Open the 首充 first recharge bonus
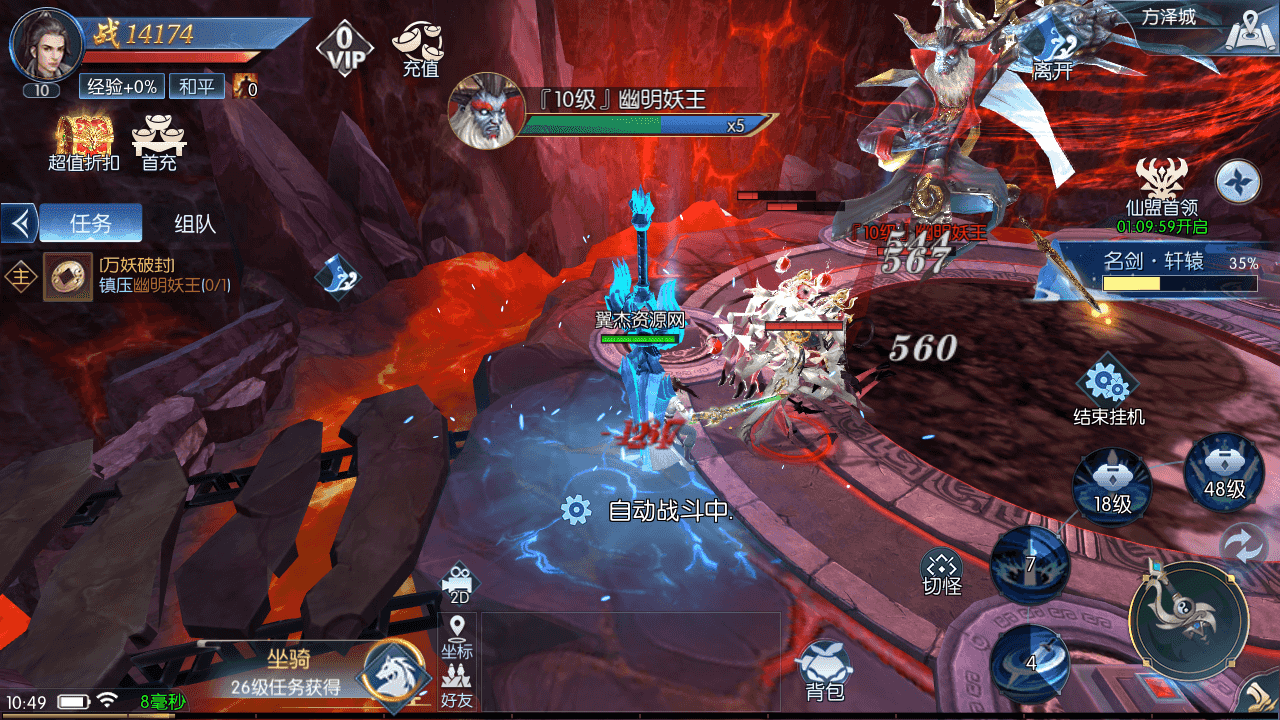The height and width of the screenshot is (720, 1280). (x=159, y=143)
